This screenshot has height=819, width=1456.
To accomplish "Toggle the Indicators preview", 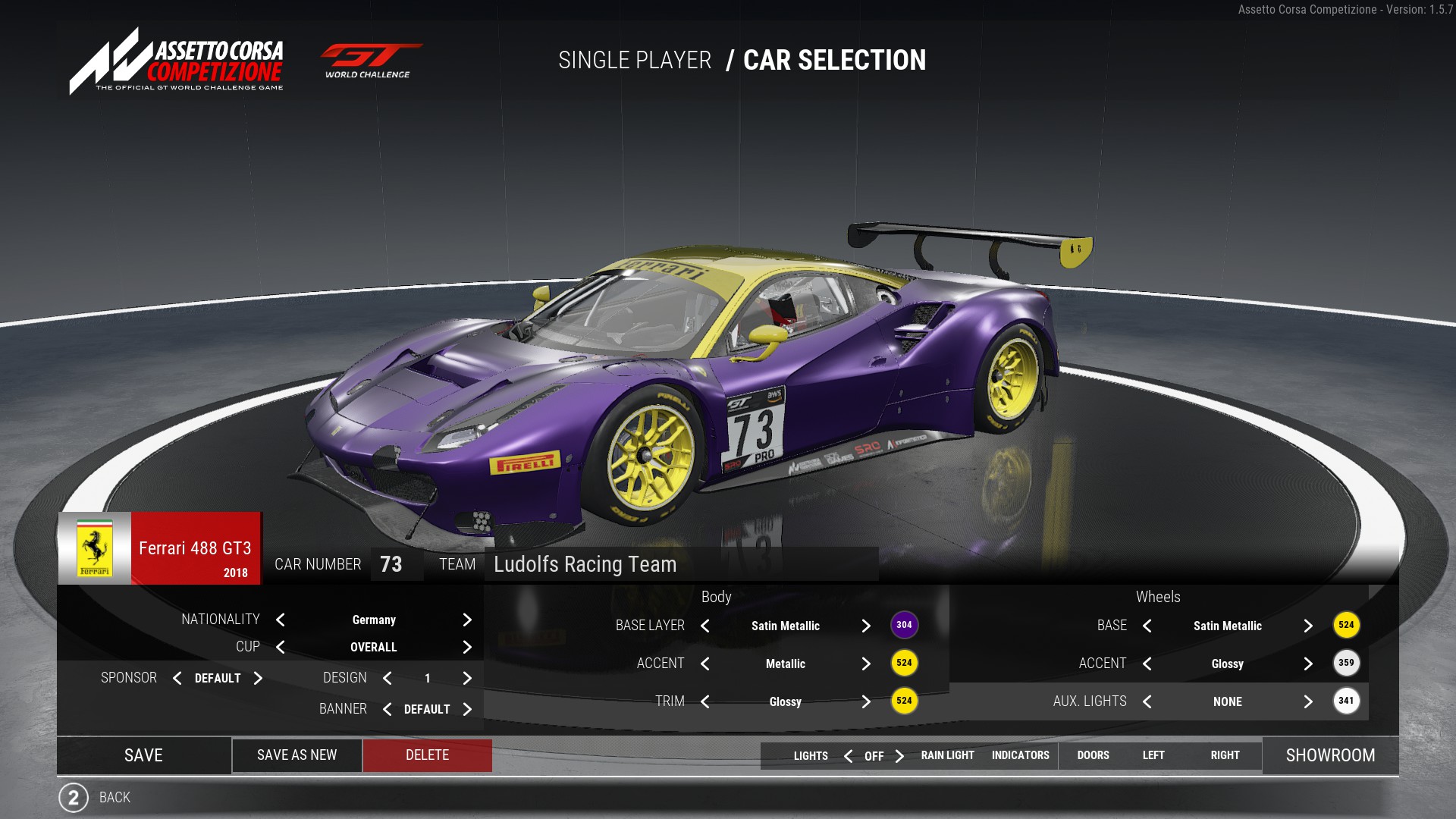I will pyautogui.click(x=1020, y=756).
